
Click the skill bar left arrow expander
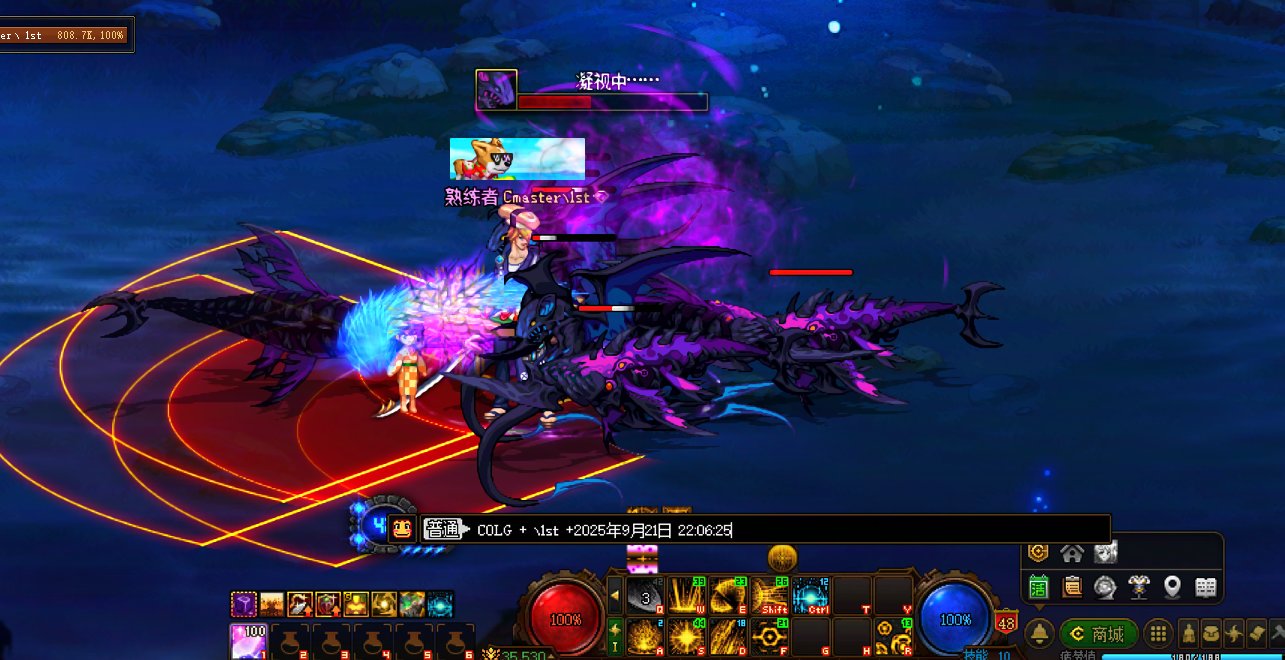(616, 595)
